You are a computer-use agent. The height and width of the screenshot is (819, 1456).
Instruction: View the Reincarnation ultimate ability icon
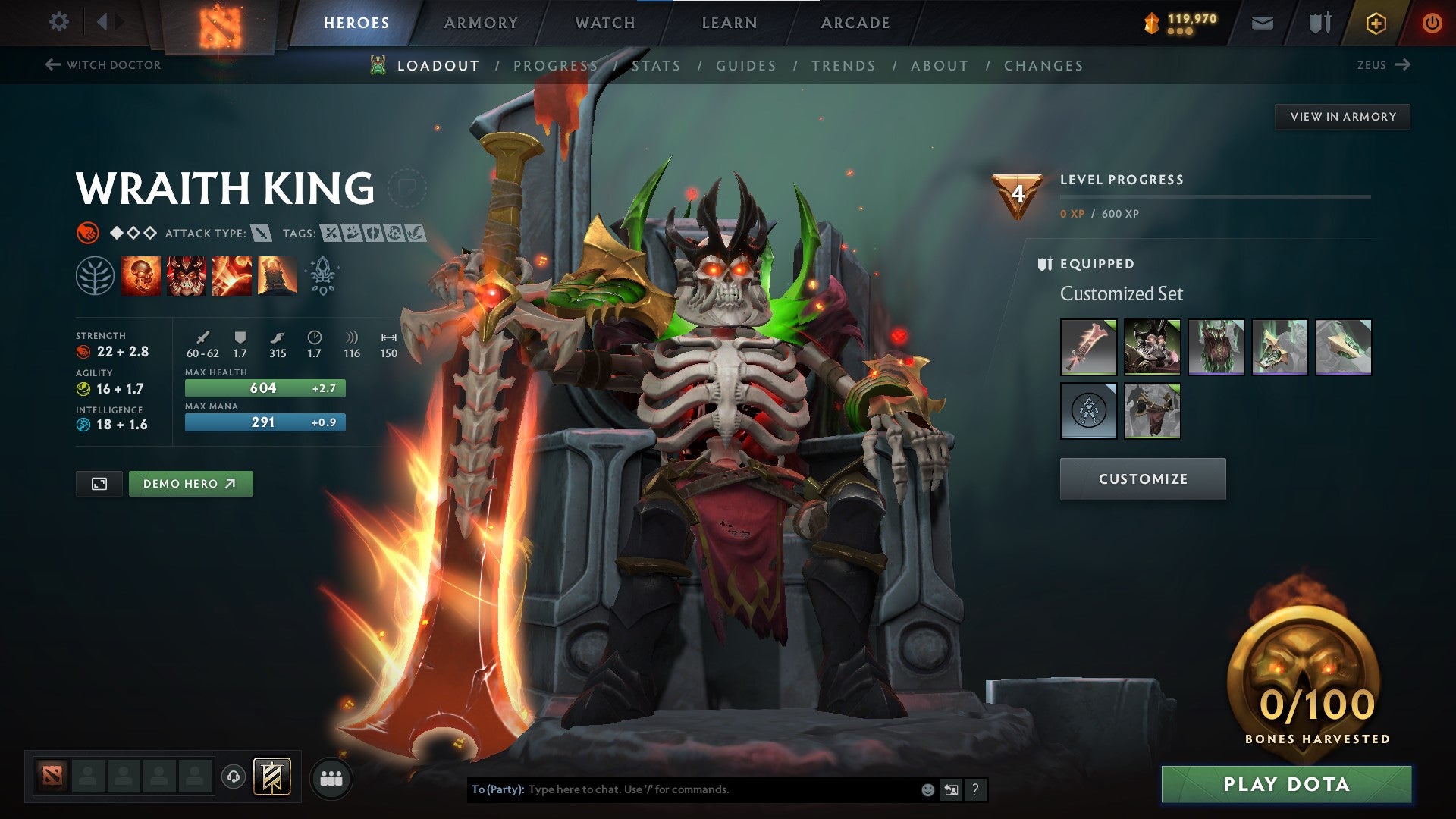[x=277, y=277]
